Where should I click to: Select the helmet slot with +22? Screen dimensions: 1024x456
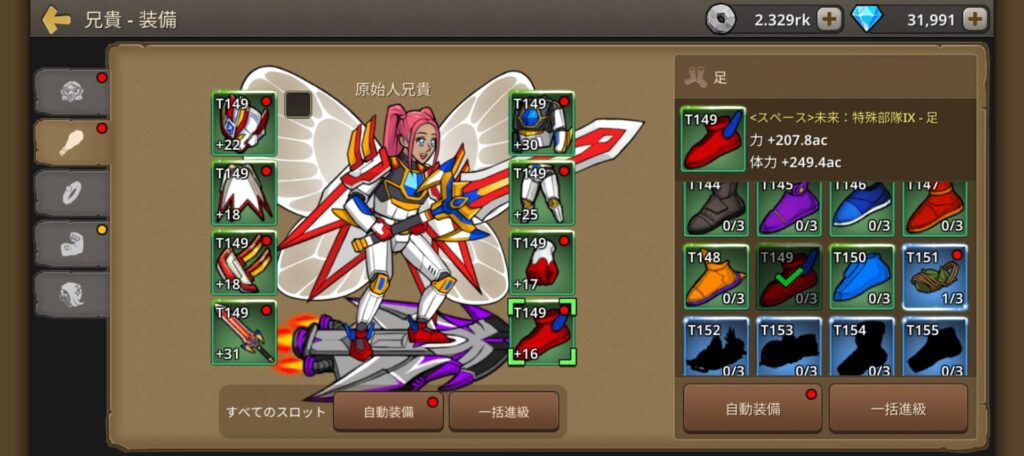pos(243,124)
